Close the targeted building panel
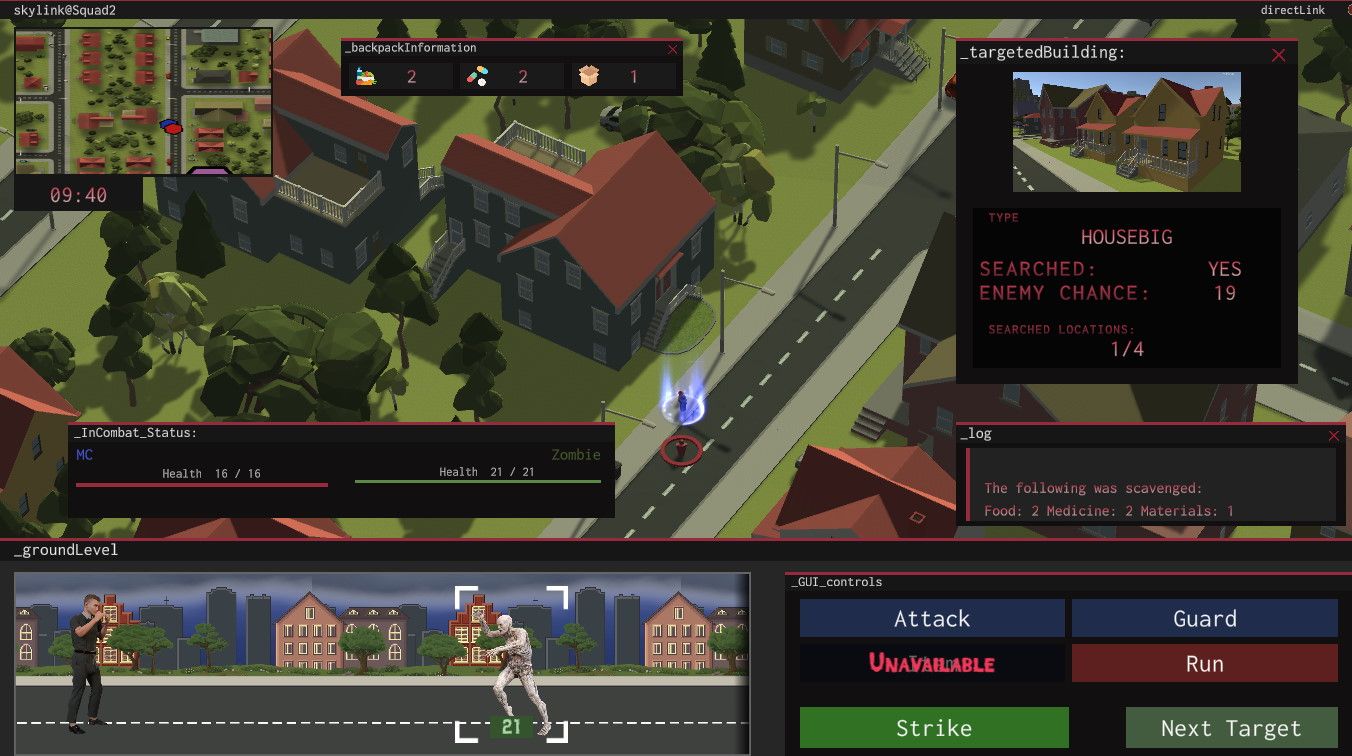Image resolution: width=1352 pixels, height=756 pixels. pyautogui.click(x=1278, y=56)
